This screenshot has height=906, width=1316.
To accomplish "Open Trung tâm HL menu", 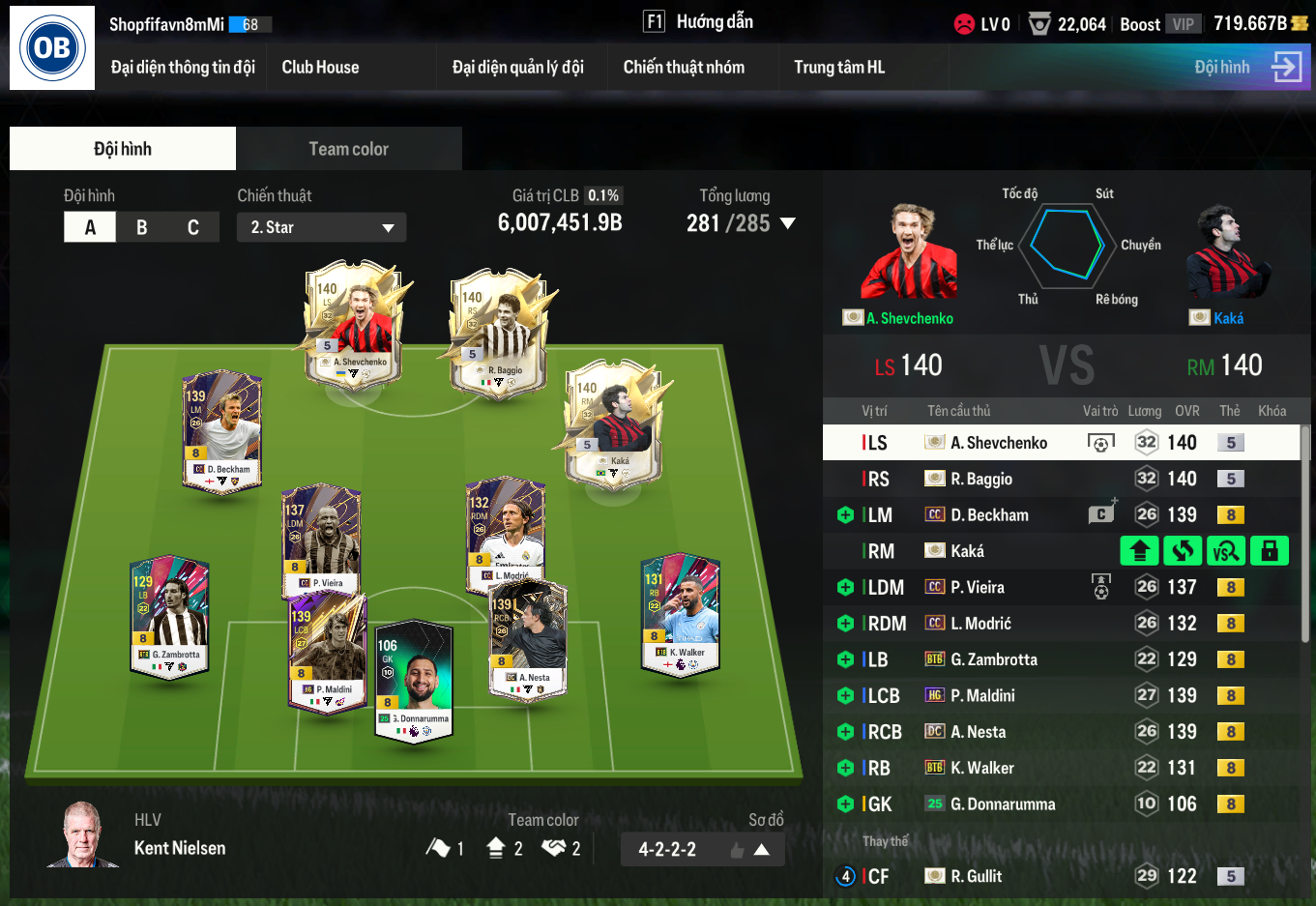I will [x=839, y=67].
